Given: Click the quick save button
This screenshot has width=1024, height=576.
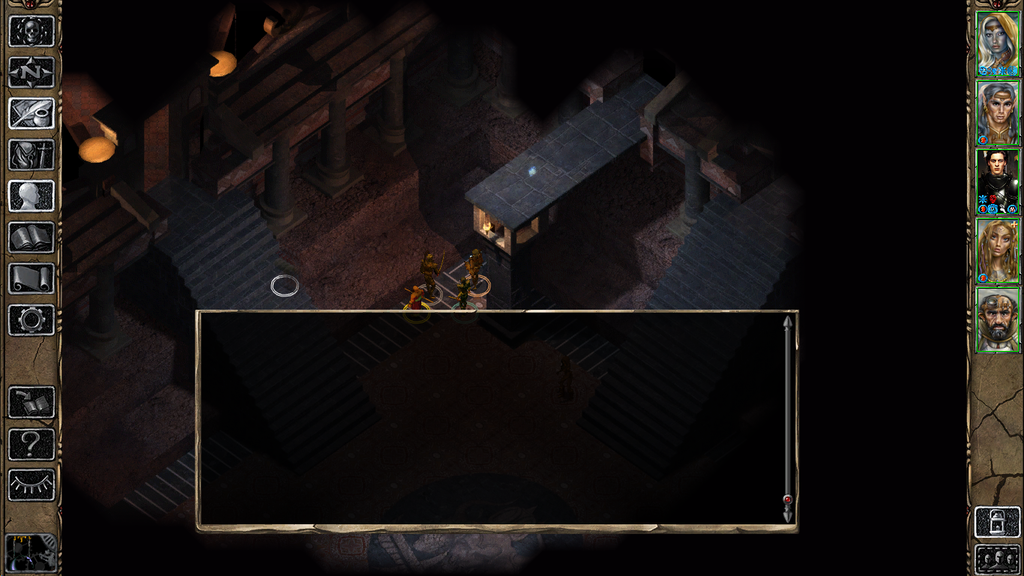Looking at the screenshot, I should (31, 402).
